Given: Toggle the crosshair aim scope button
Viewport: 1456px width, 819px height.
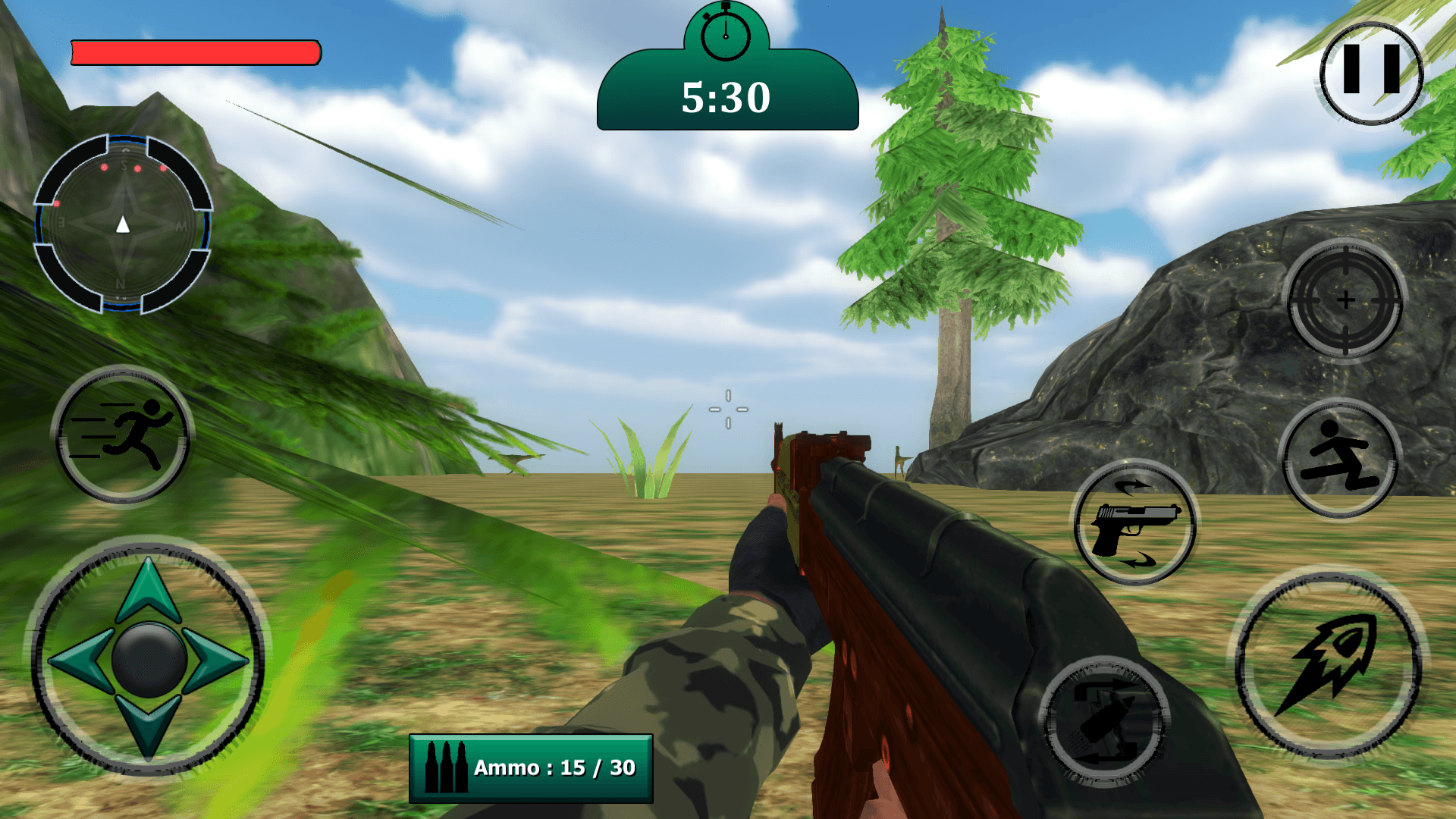Looking at the screenshot, I should [1345, 300].
